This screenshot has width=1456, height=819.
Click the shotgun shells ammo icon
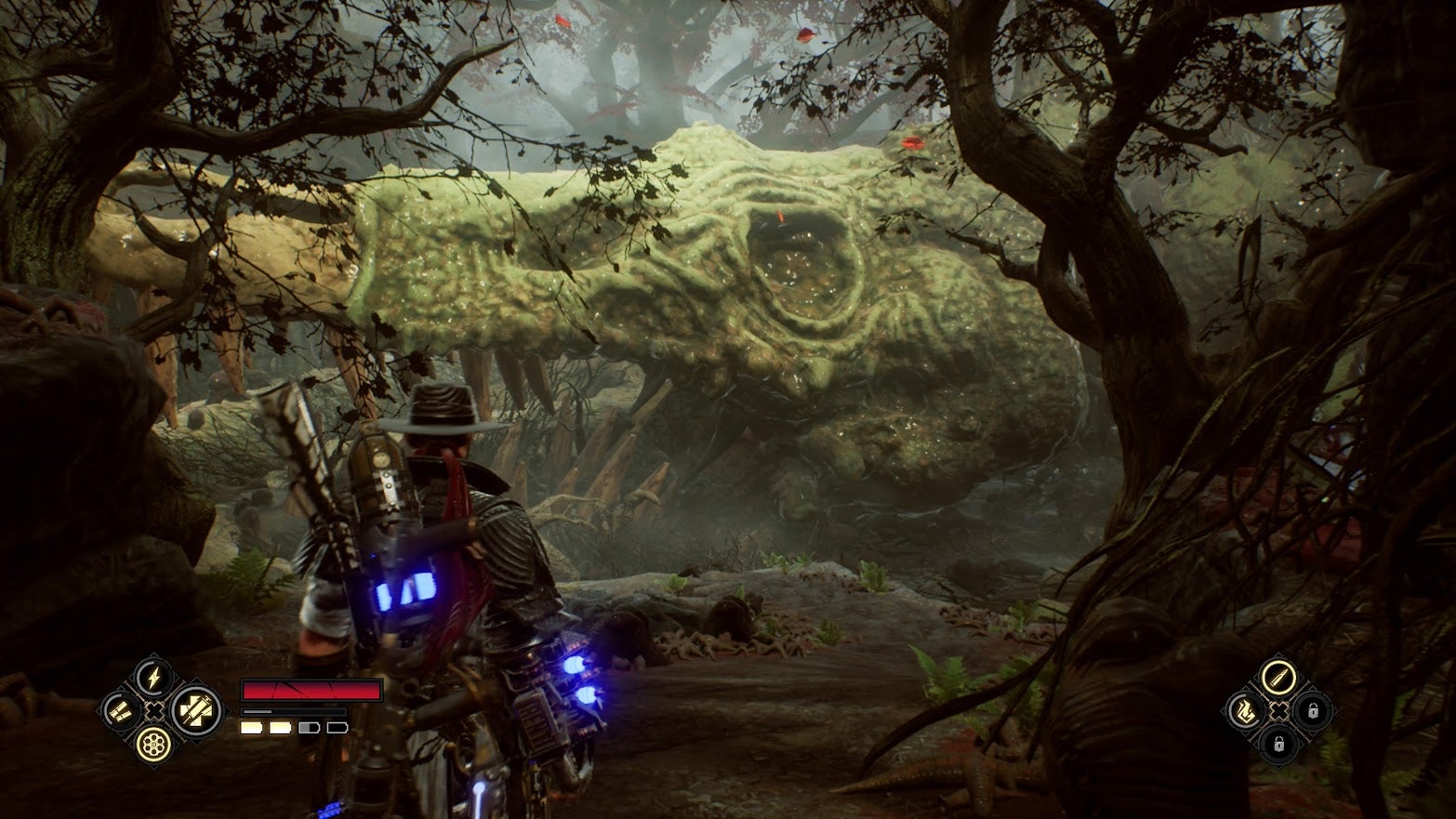coord(120,710)
